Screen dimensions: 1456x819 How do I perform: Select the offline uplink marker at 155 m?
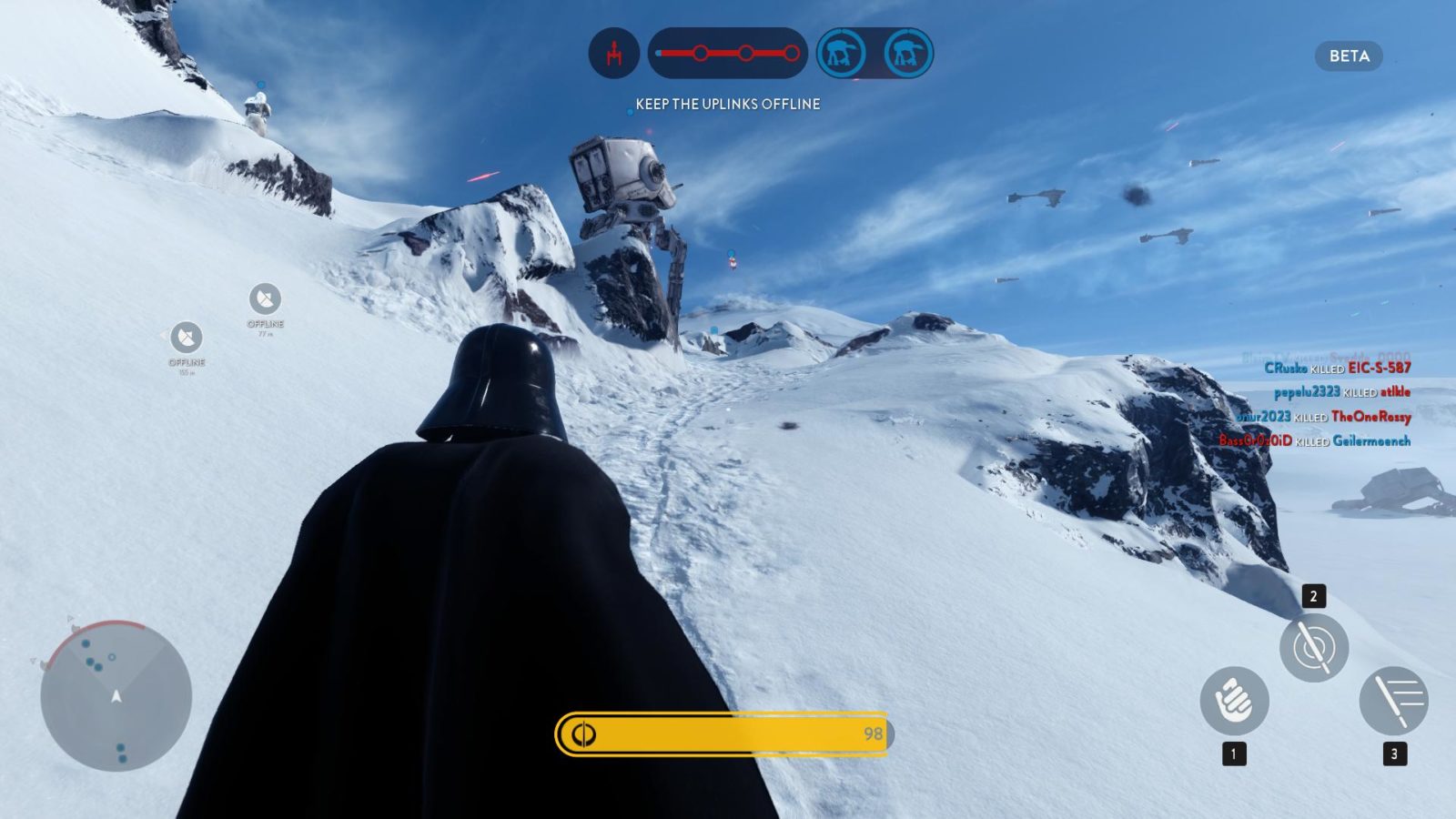(x=187, y=338)
